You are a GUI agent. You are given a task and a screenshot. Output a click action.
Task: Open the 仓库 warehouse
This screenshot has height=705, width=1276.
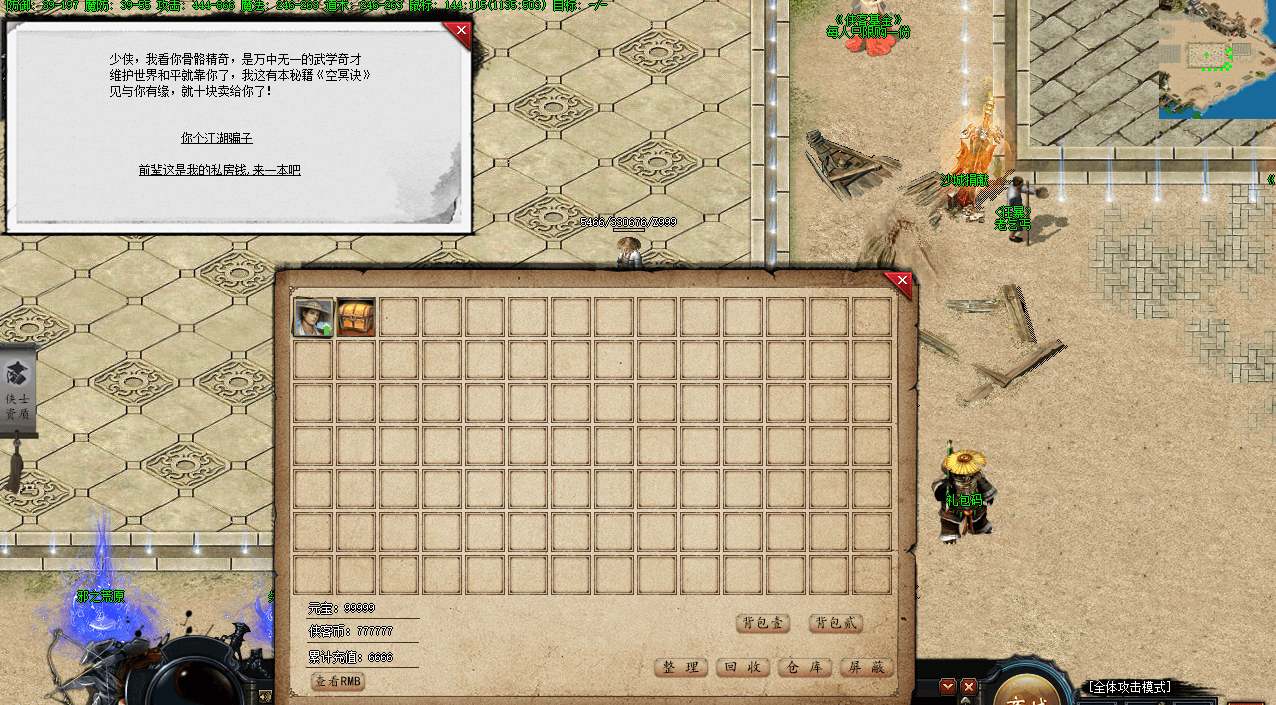(804, 667)
